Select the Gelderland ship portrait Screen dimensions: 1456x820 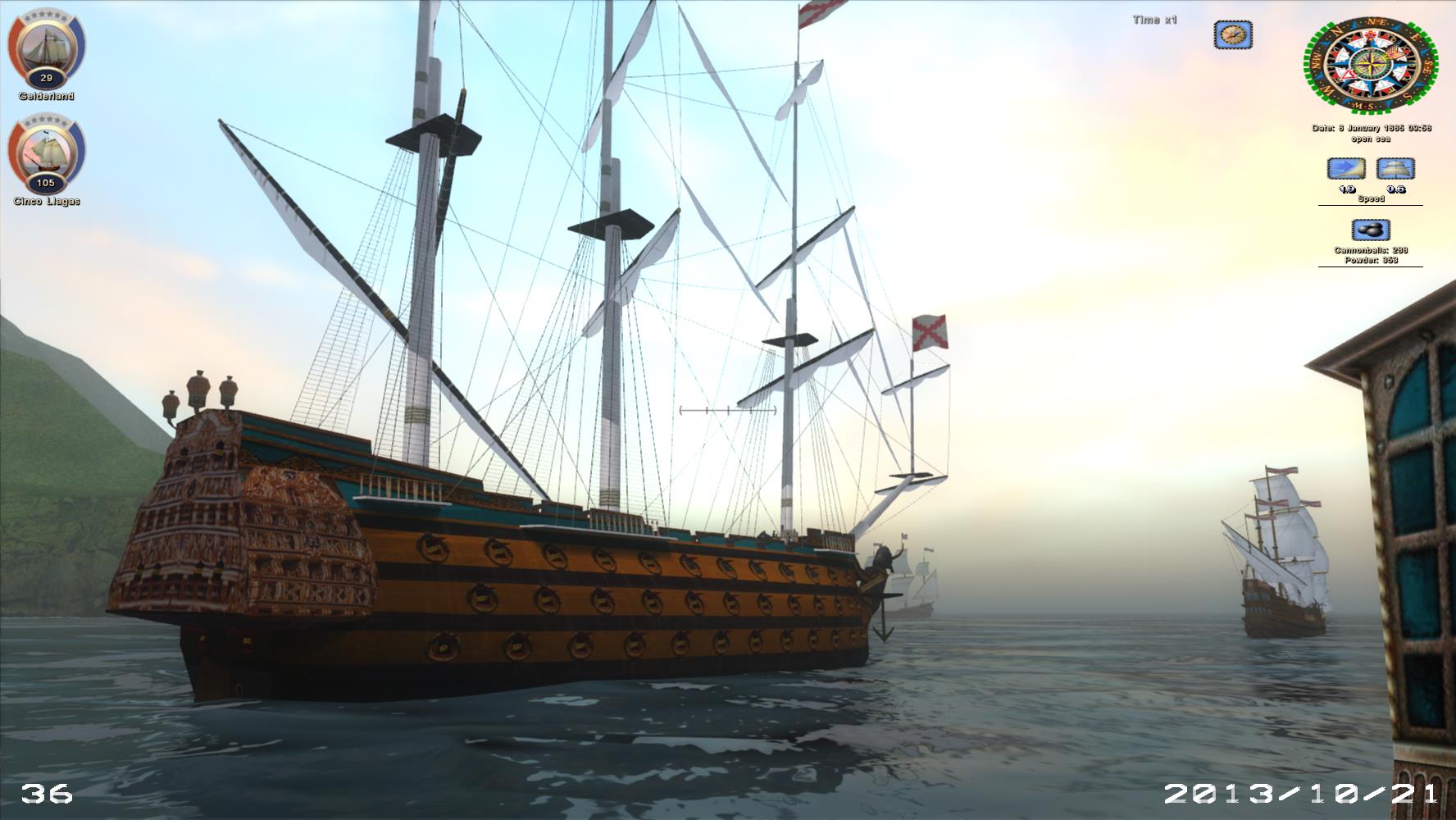[46, 46]
